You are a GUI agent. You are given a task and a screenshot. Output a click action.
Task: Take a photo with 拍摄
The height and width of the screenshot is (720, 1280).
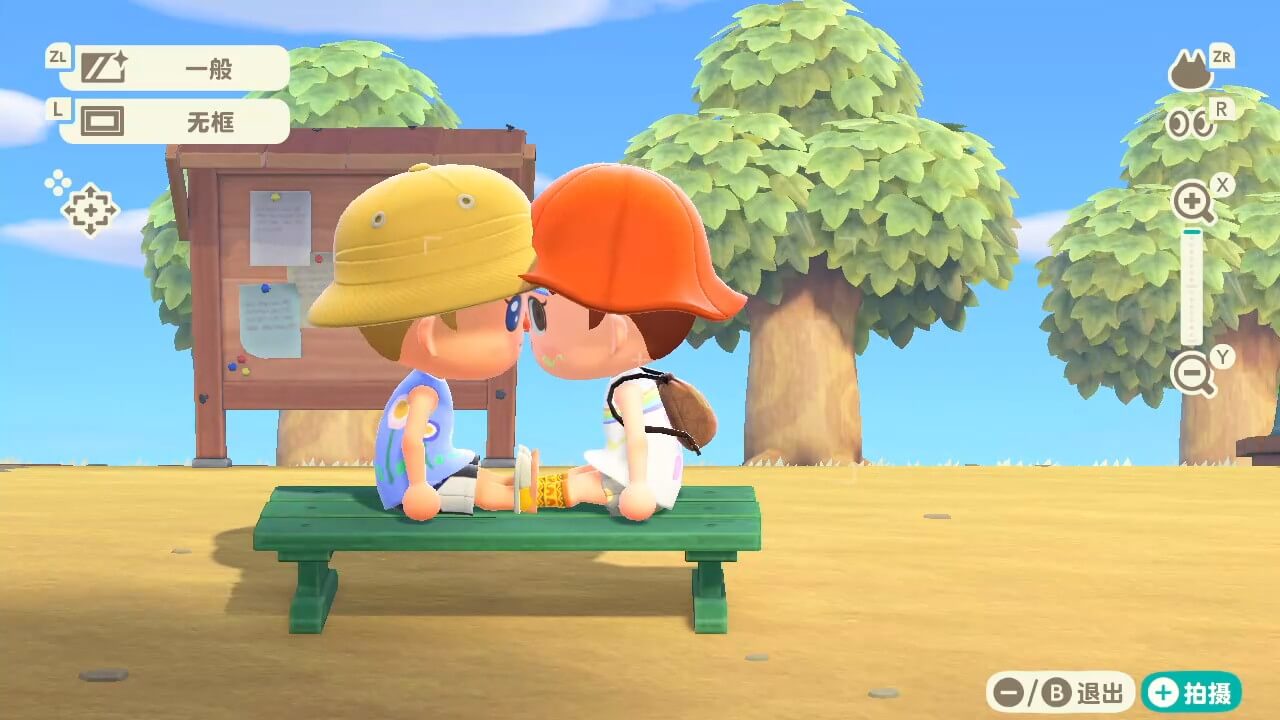(x=1192, y=692)
